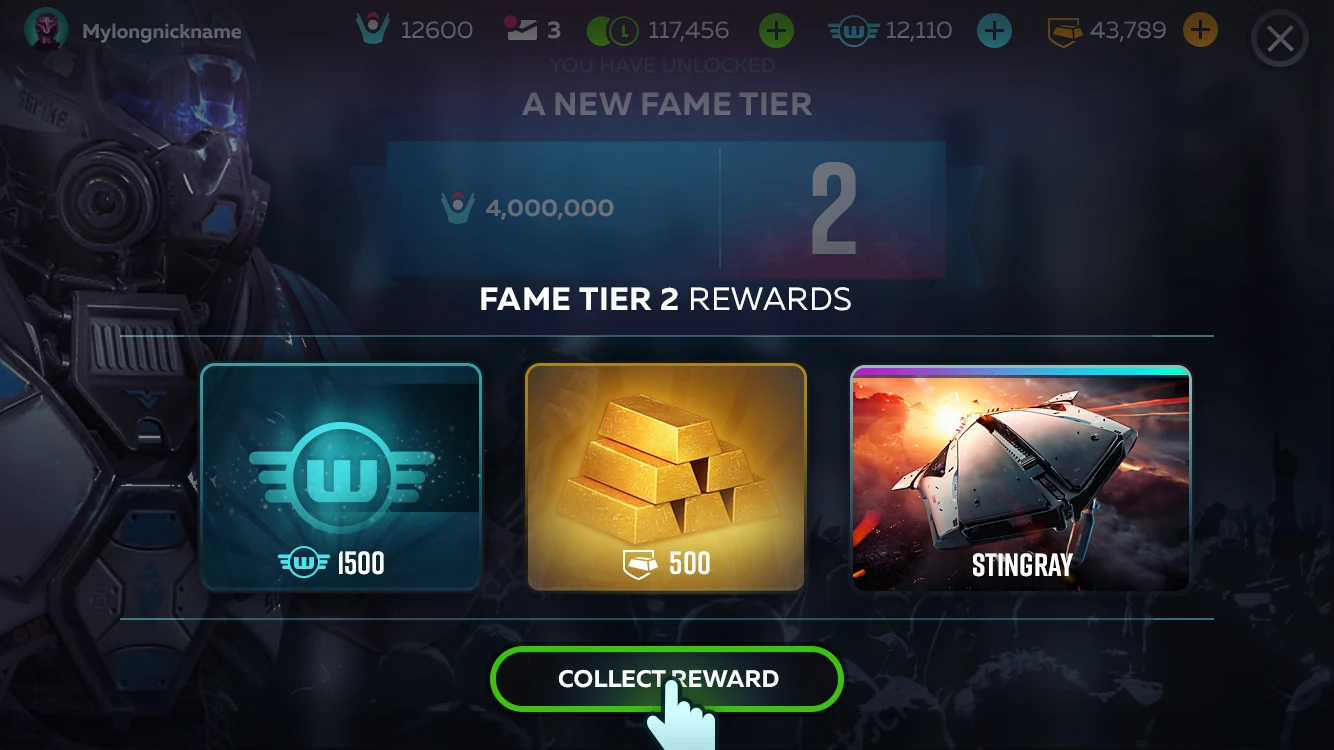This screenshot has width=1334, height=750.
Task: Select the 1500 W credits reward card
Action: [341, 477]
